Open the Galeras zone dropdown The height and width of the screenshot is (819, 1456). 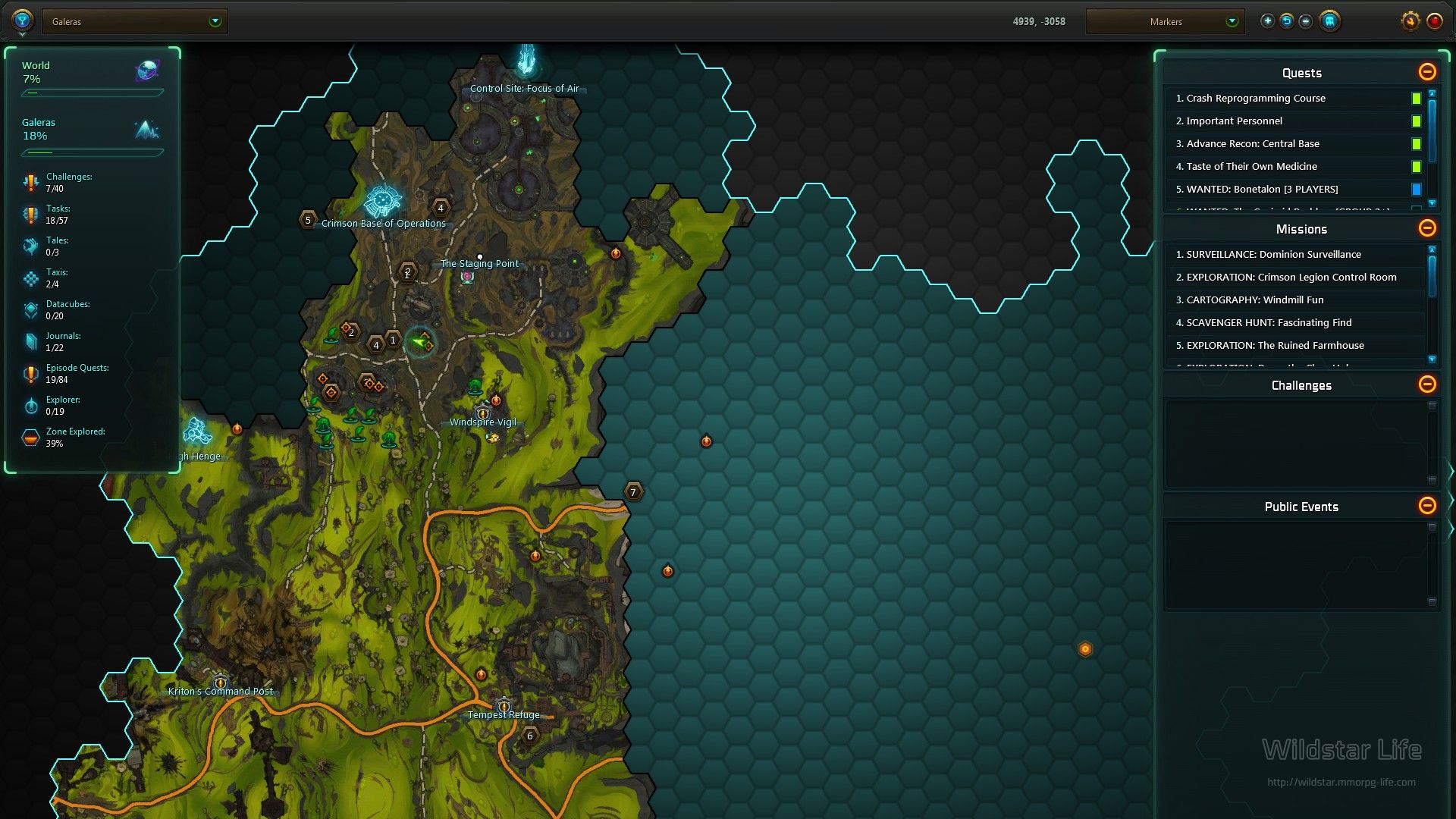(x=135, y=21)
